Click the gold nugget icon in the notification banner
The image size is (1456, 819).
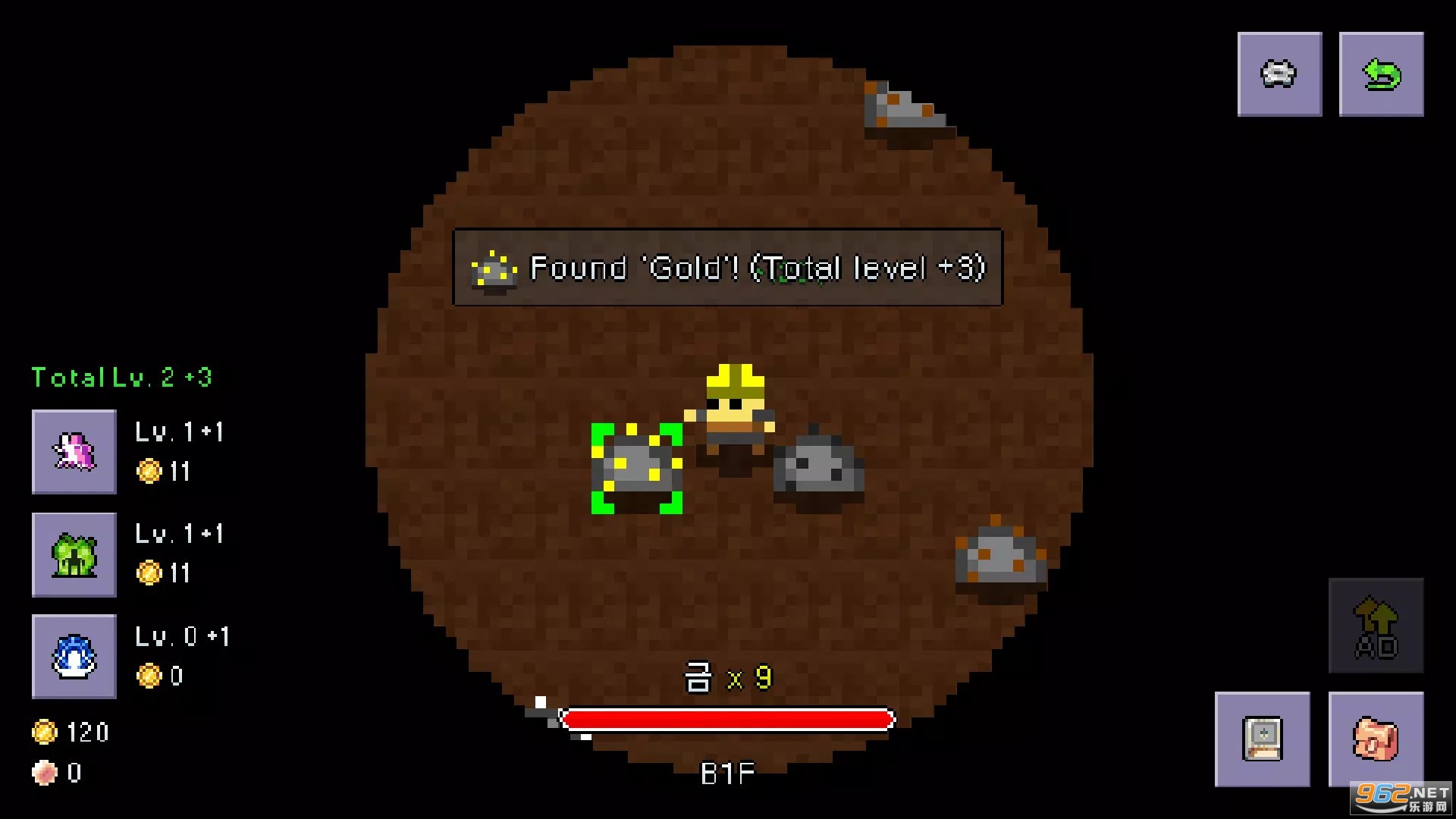tap(492, 271)
